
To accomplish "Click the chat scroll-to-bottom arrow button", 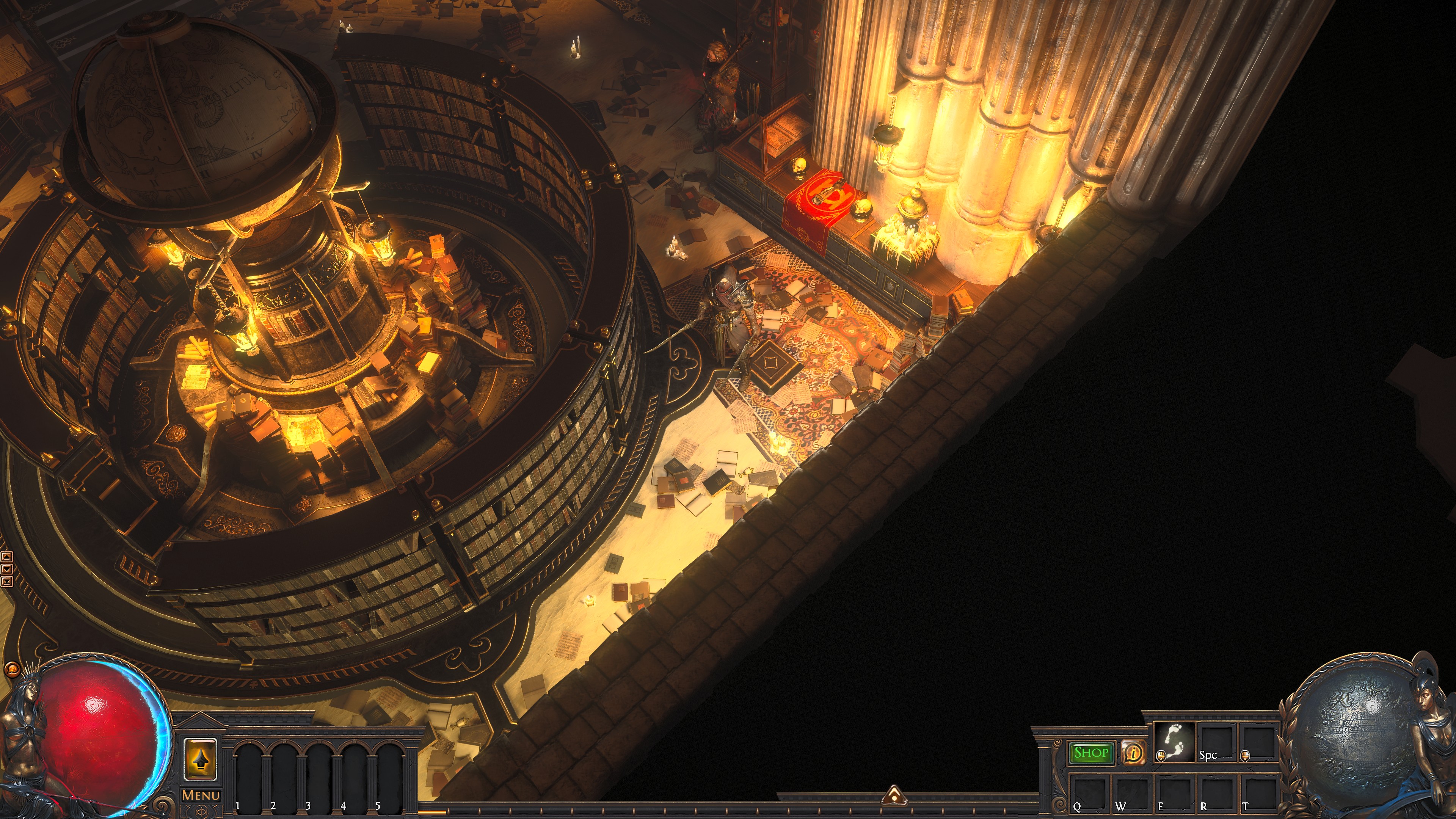I will pyautogui.click(x=7, y=581).
